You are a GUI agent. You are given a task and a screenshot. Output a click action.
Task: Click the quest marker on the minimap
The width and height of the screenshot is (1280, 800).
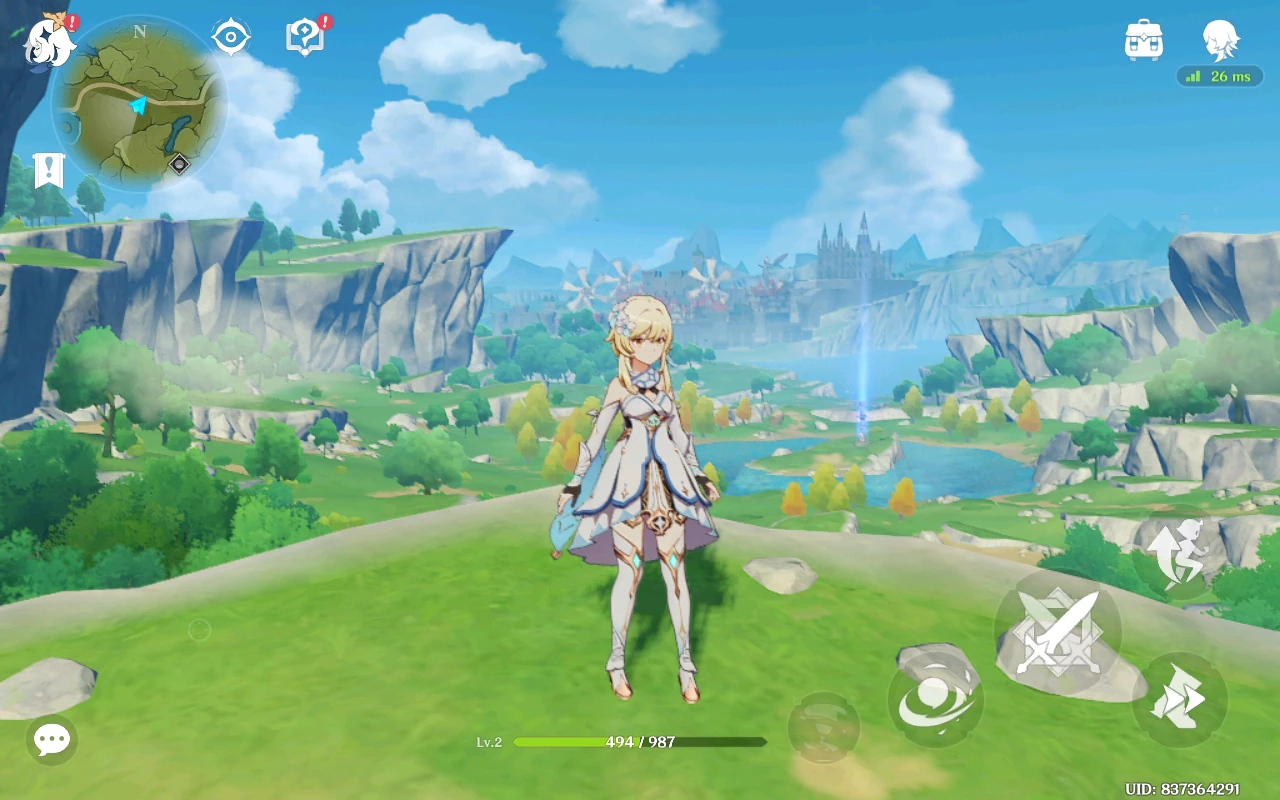click(179, 164)
